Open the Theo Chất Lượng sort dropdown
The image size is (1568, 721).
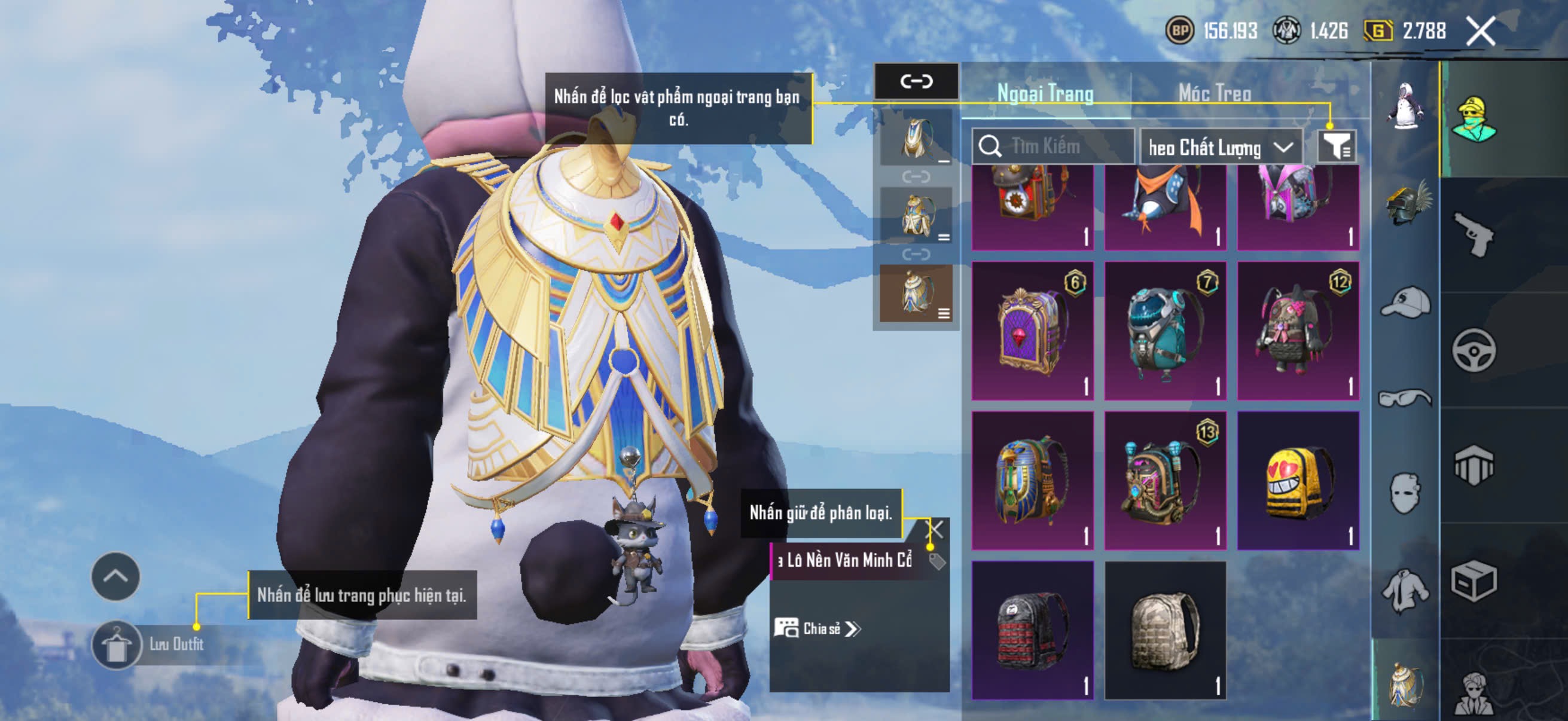1220,147
